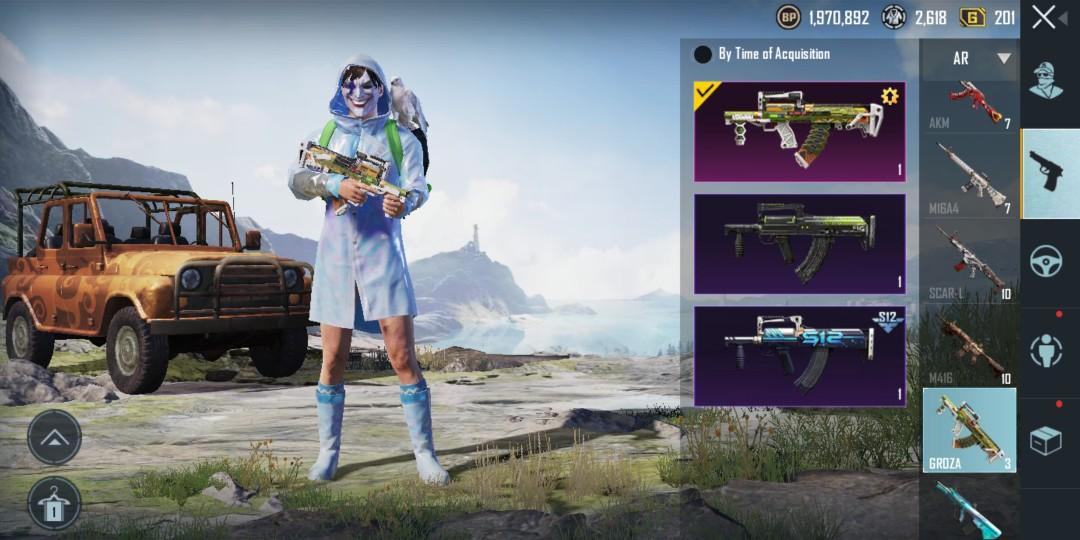Open the emote figure tab
The height and width of the screenshot is (540, 1080).
click(1048, 350)
